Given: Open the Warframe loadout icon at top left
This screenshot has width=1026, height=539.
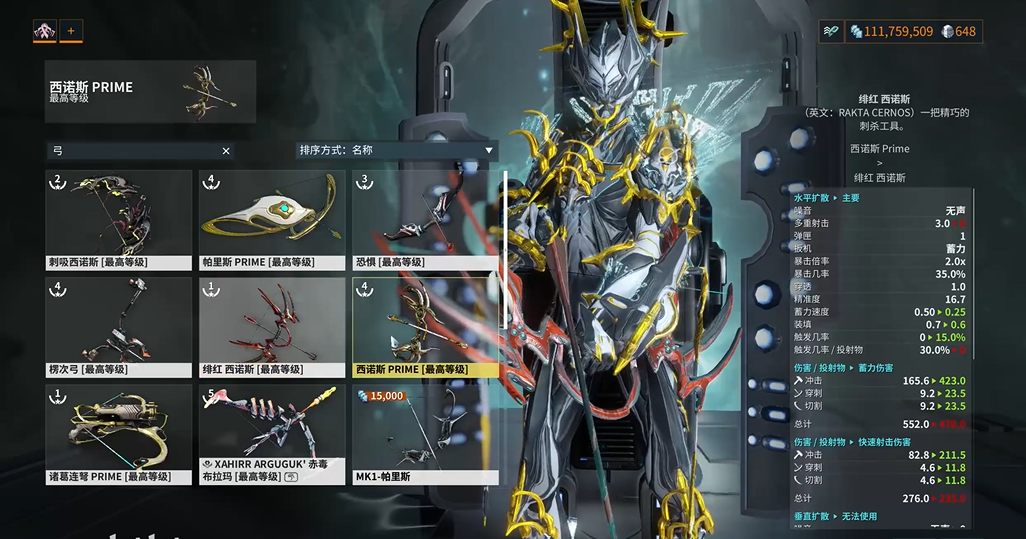Looking at the screenshot, I should (x=45, y=31).
